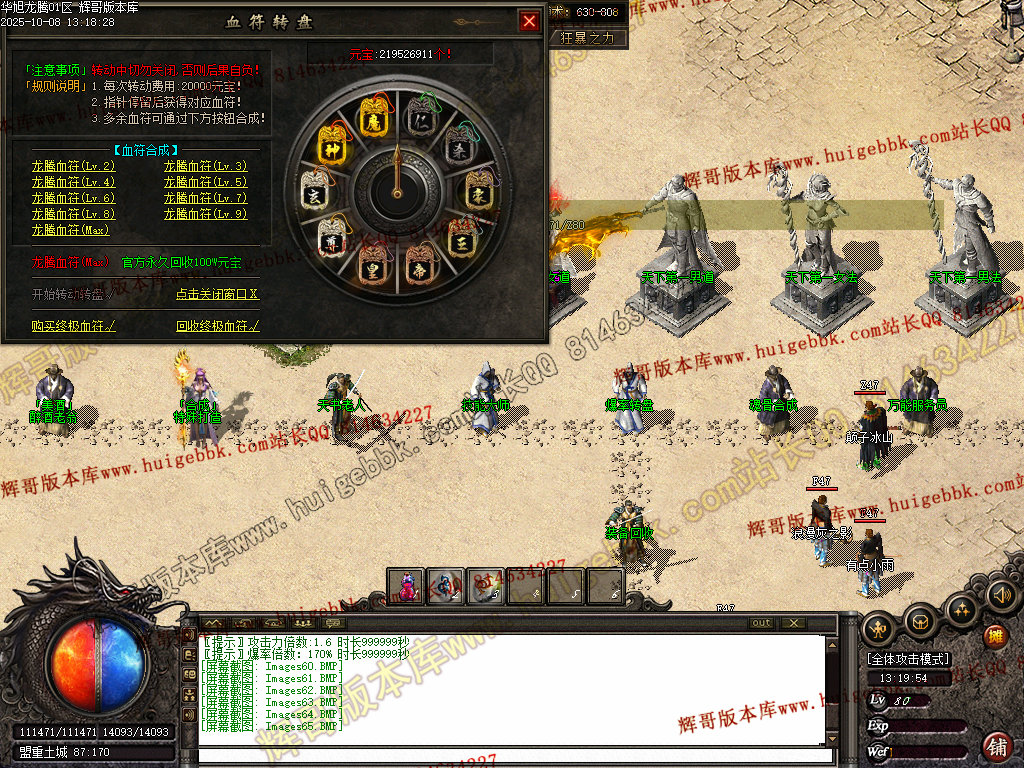Recycle via the 回收终极血符 link

pyautogui.click(x=217, y=326)
